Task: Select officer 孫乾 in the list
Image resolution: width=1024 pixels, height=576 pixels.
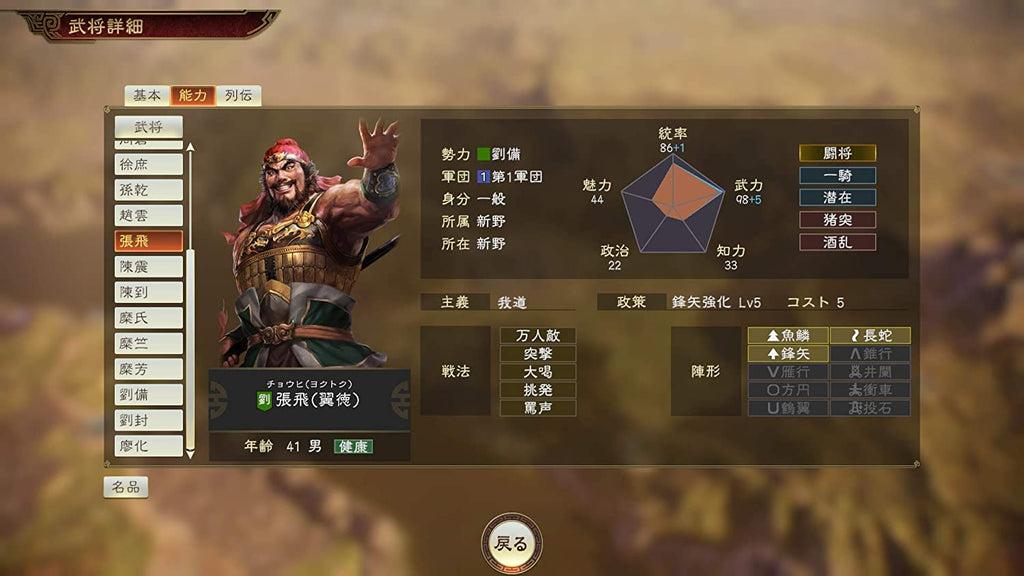Action: pos(148,190)
